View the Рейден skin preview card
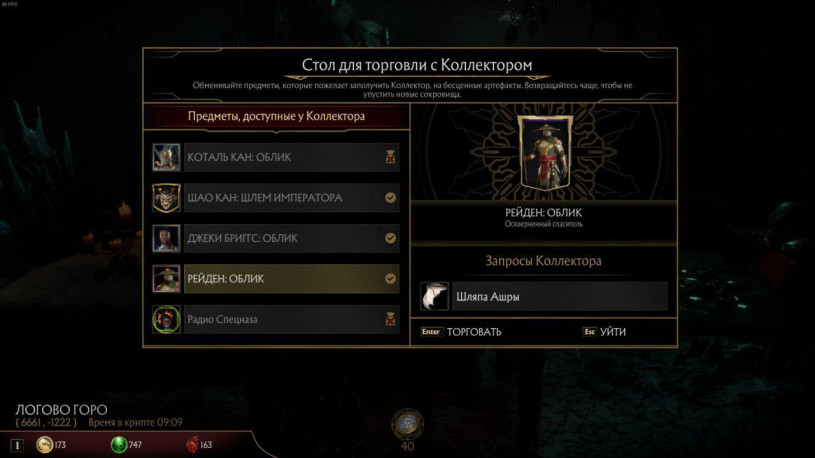 [x=543, y=158]
